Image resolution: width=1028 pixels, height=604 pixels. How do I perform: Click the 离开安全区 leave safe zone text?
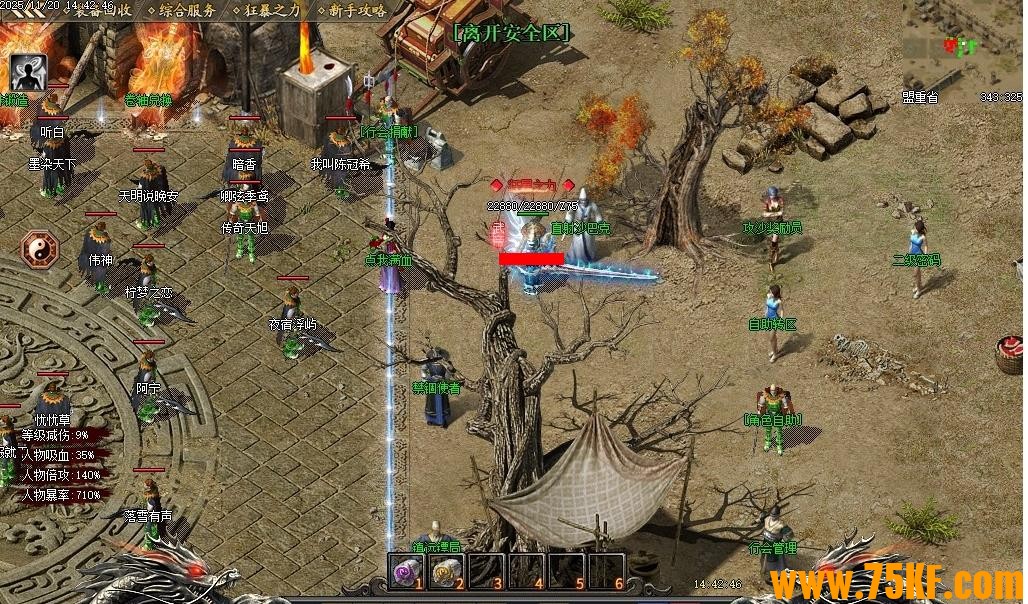point(511,33)
